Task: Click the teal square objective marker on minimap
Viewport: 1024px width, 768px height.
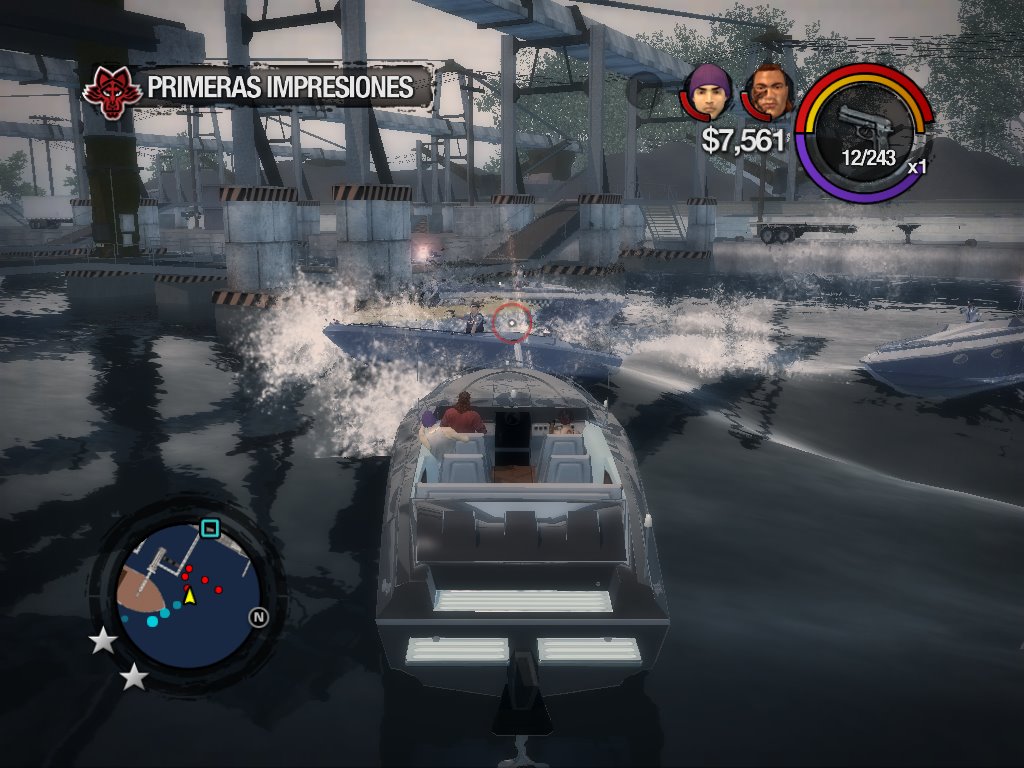Action: pyautogui.click(x=210, y=527)
